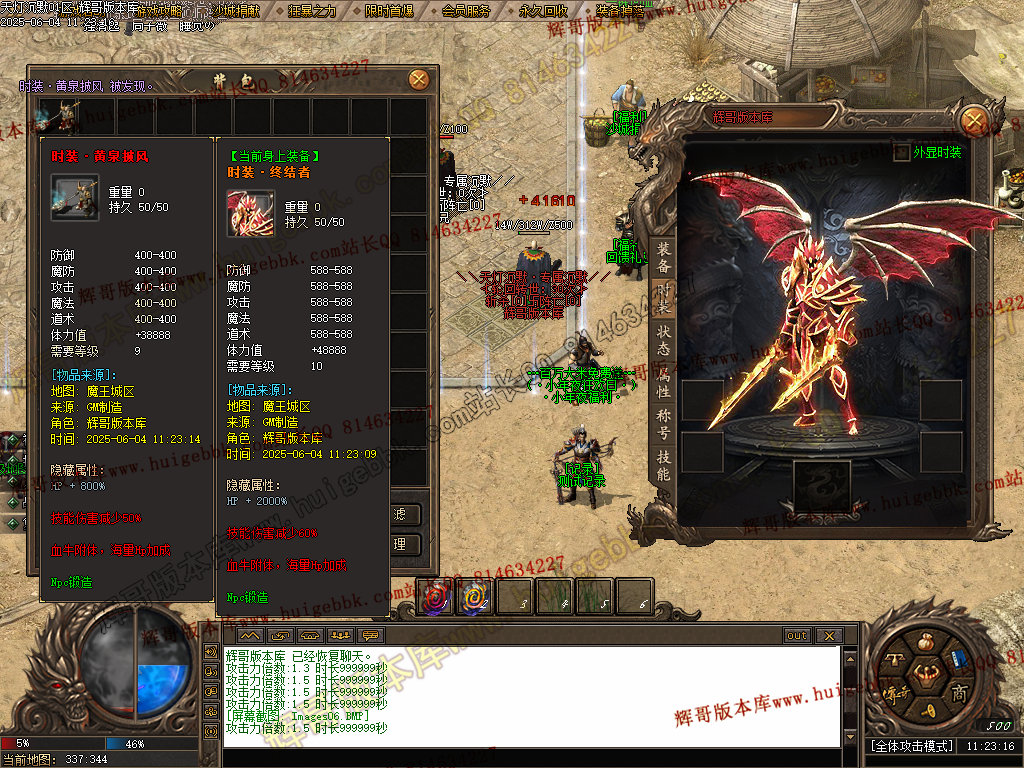This screenshot has height=768, width=1024.
Task: Click the chat window's out button
Action: [796, 635]
